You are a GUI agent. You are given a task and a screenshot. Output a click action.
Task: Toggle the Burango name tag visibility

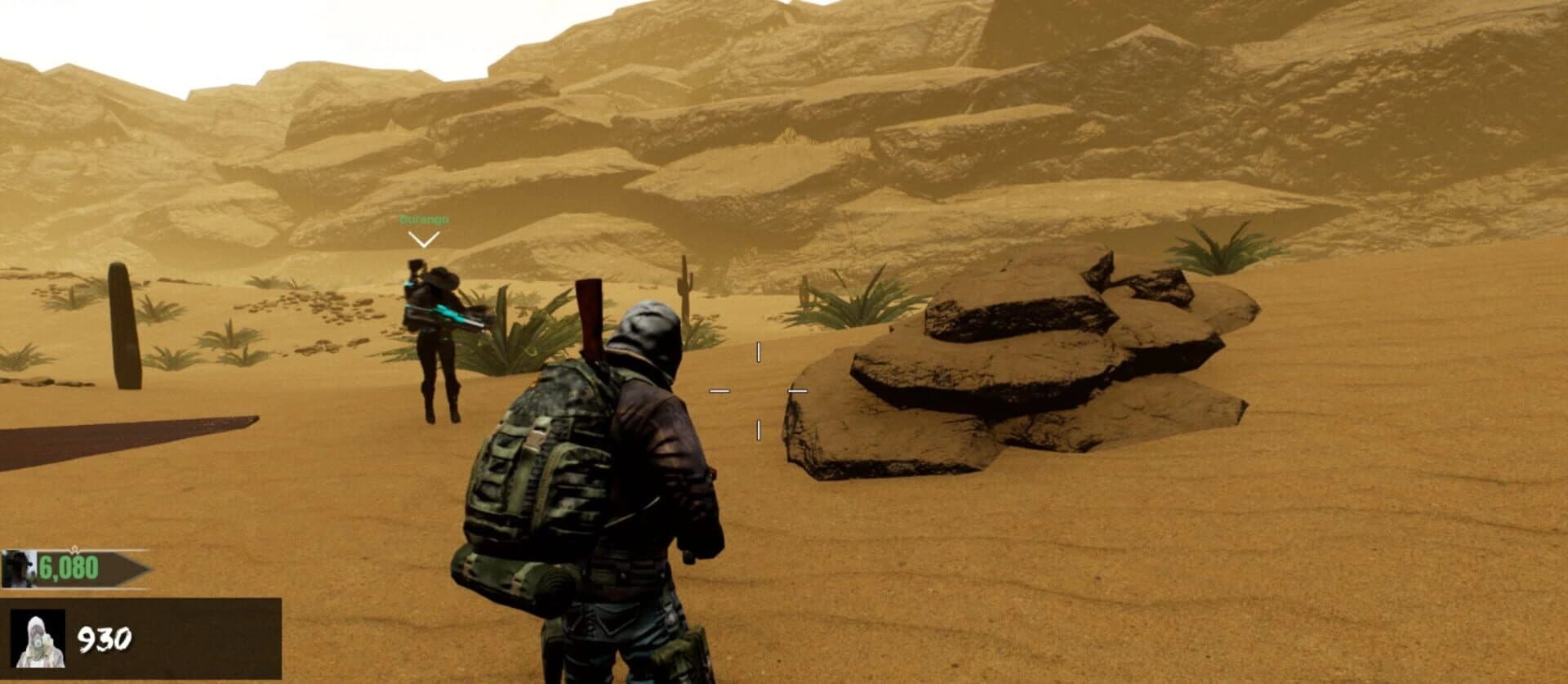tap(424, 219)
